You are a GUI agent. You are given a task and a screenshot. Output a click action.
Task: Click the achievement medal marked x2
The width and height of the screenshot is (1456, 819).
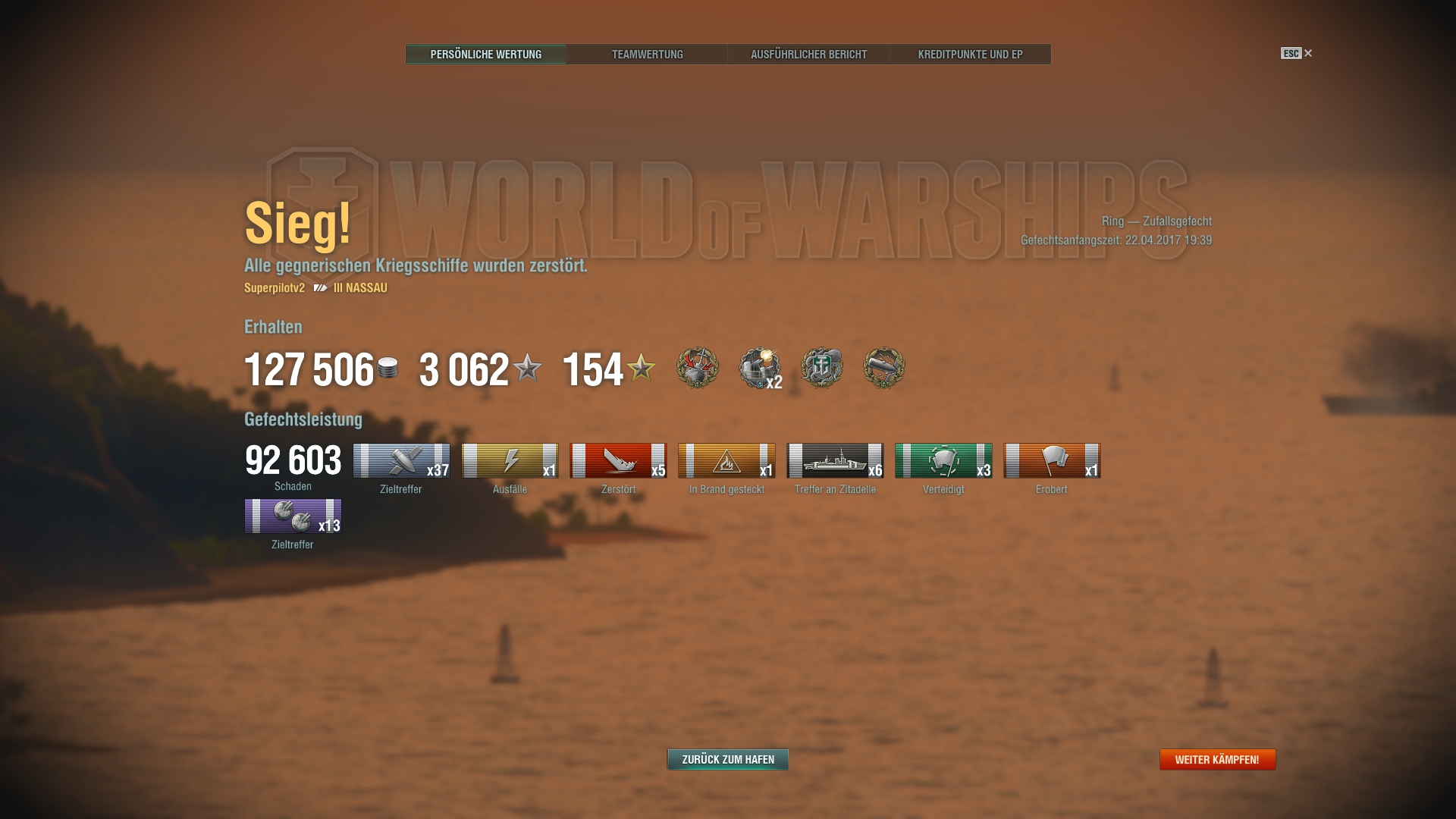[x=760, y=369]
